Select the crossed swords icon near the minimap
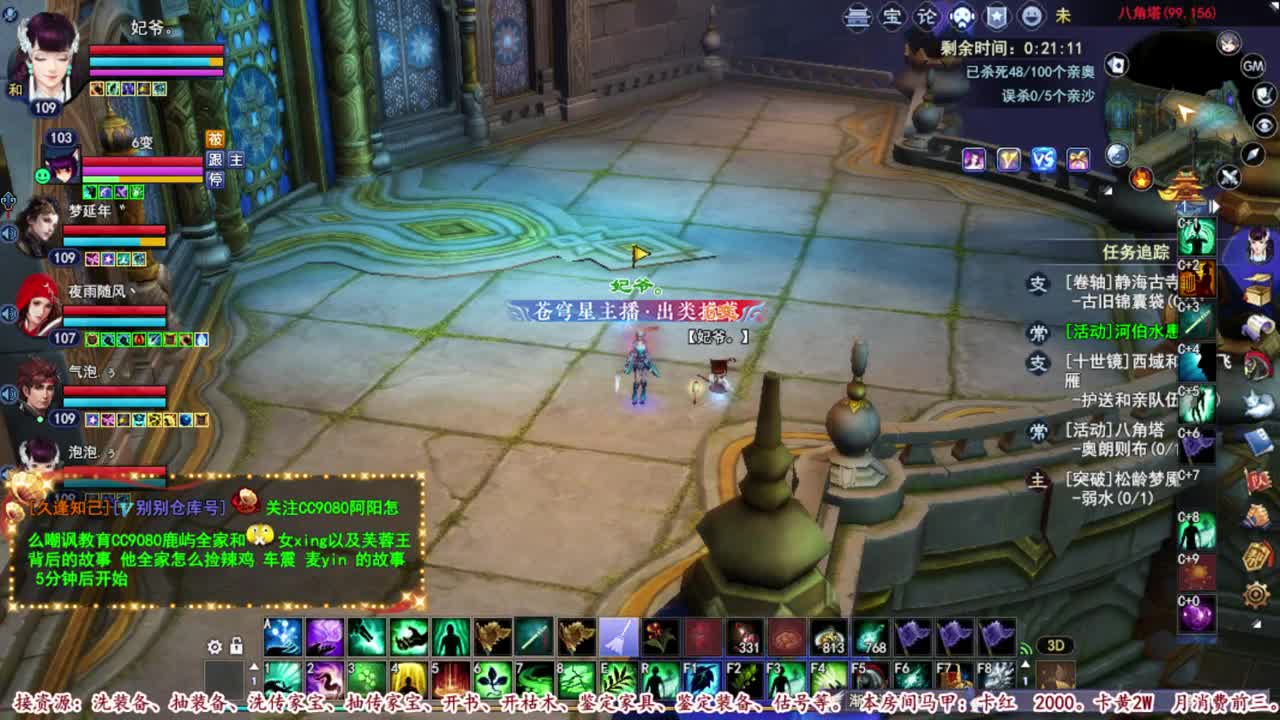The width and height of the screenshot is (1280, 720). coord(1229,176)
